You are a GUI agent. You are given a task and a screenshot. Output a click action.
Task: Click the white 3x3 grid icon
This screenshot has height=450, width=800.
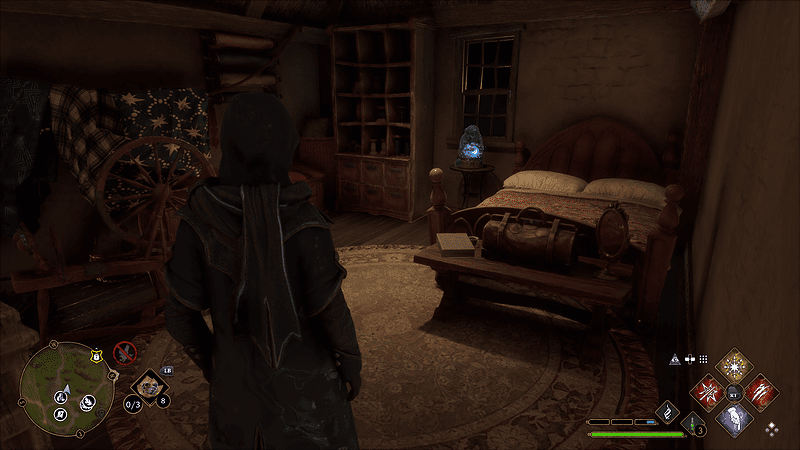[x=703, y=358]
